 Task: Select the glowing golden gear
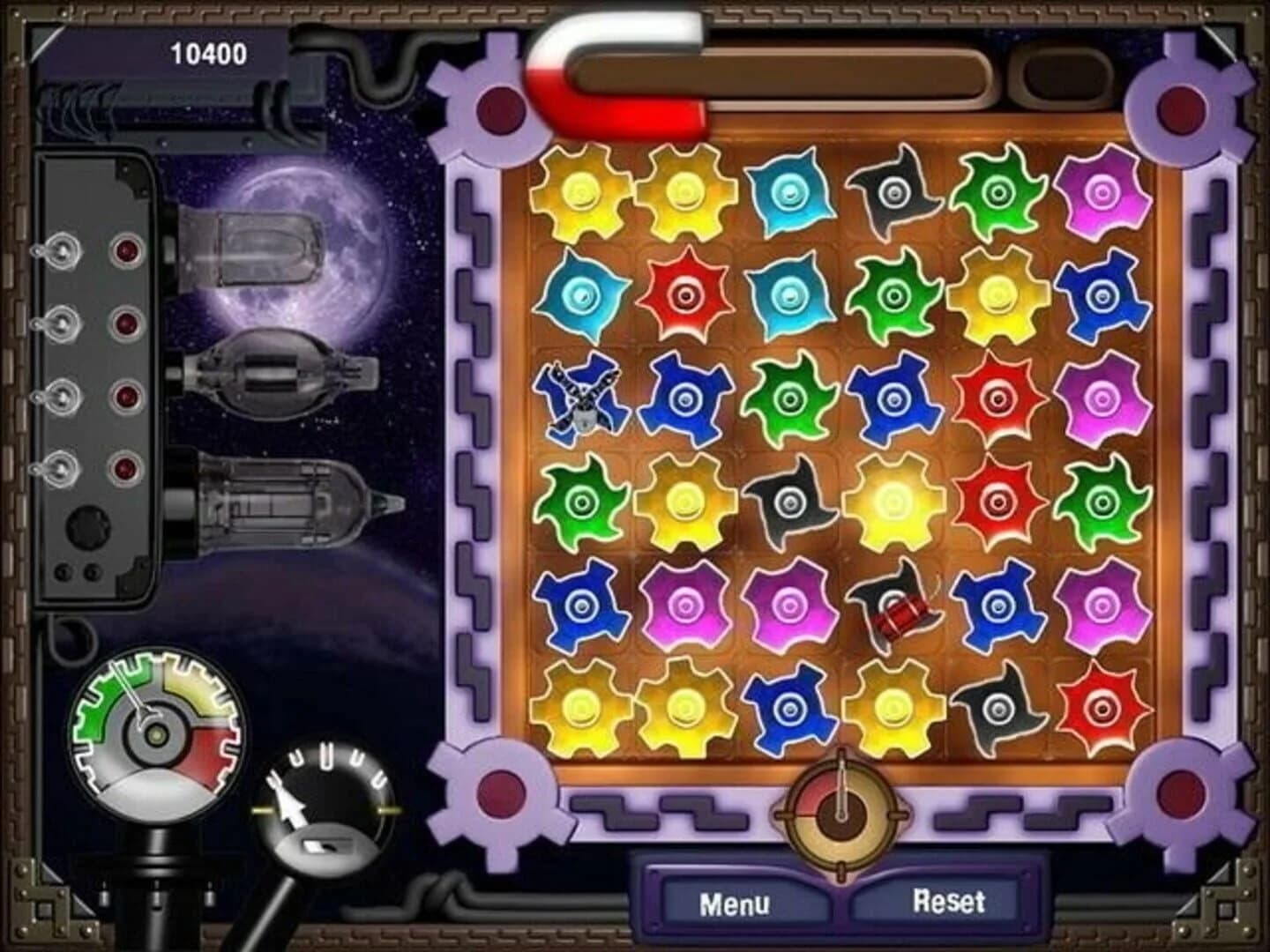tap(895, 502)
